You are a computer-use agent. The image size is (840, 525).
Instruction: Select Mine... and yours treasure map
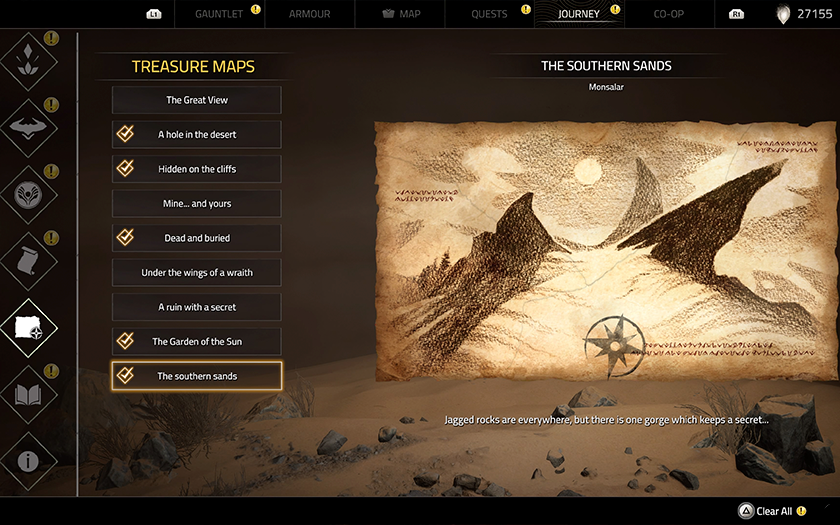(x=196, y=204)
